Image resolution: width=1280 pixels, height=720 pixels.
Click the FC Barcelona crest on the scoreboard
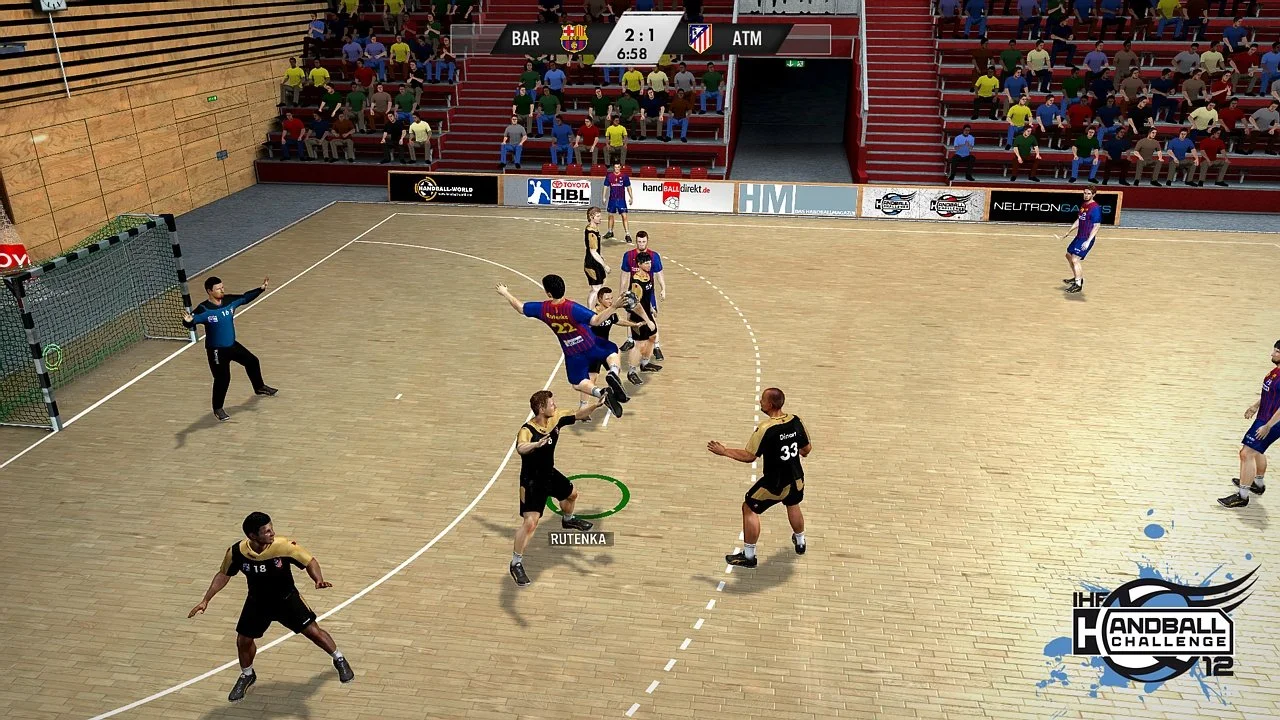571,38
